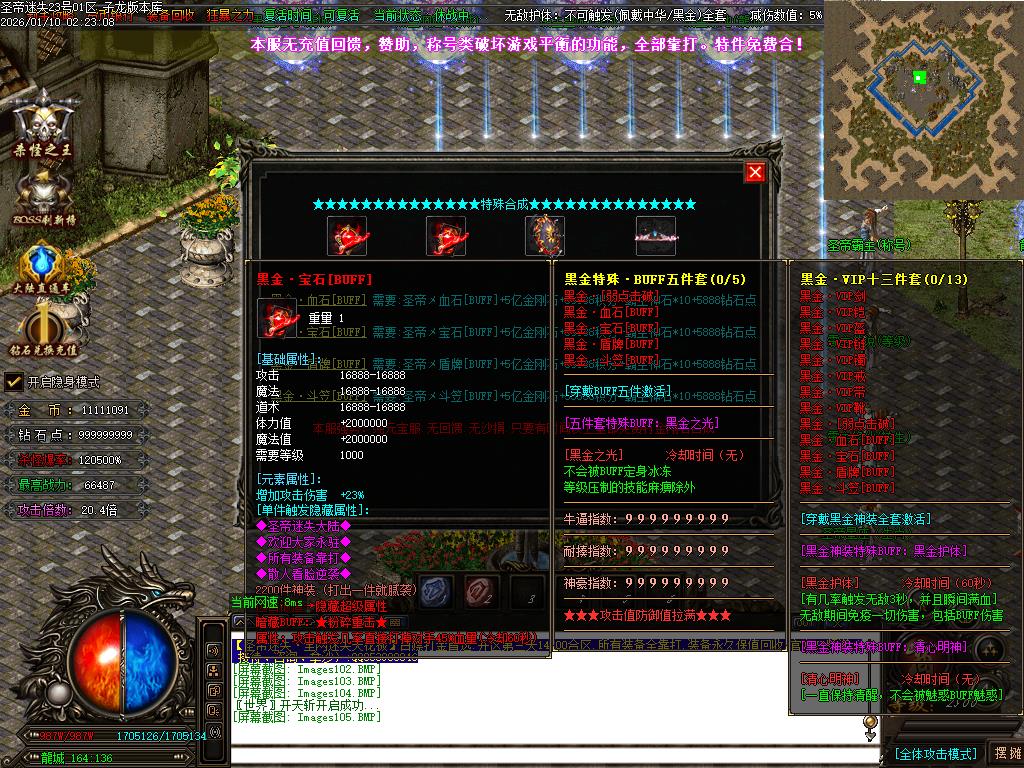This screenshot has height=768, width=1024.
Task: Select the pink hat item in 特殊合成
Action: coord(655,236)
